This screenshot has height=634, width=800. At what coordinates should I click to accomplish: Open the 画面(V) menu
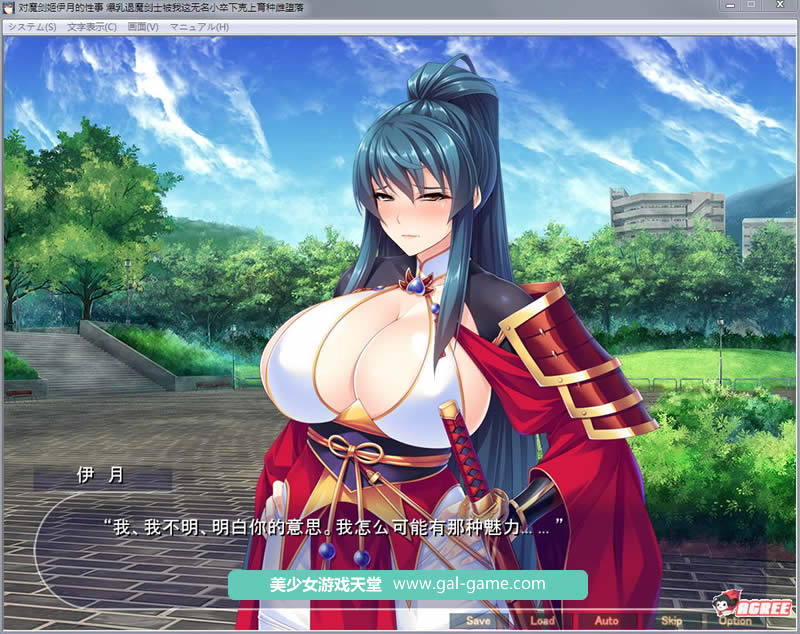click(x=143, y=27)
